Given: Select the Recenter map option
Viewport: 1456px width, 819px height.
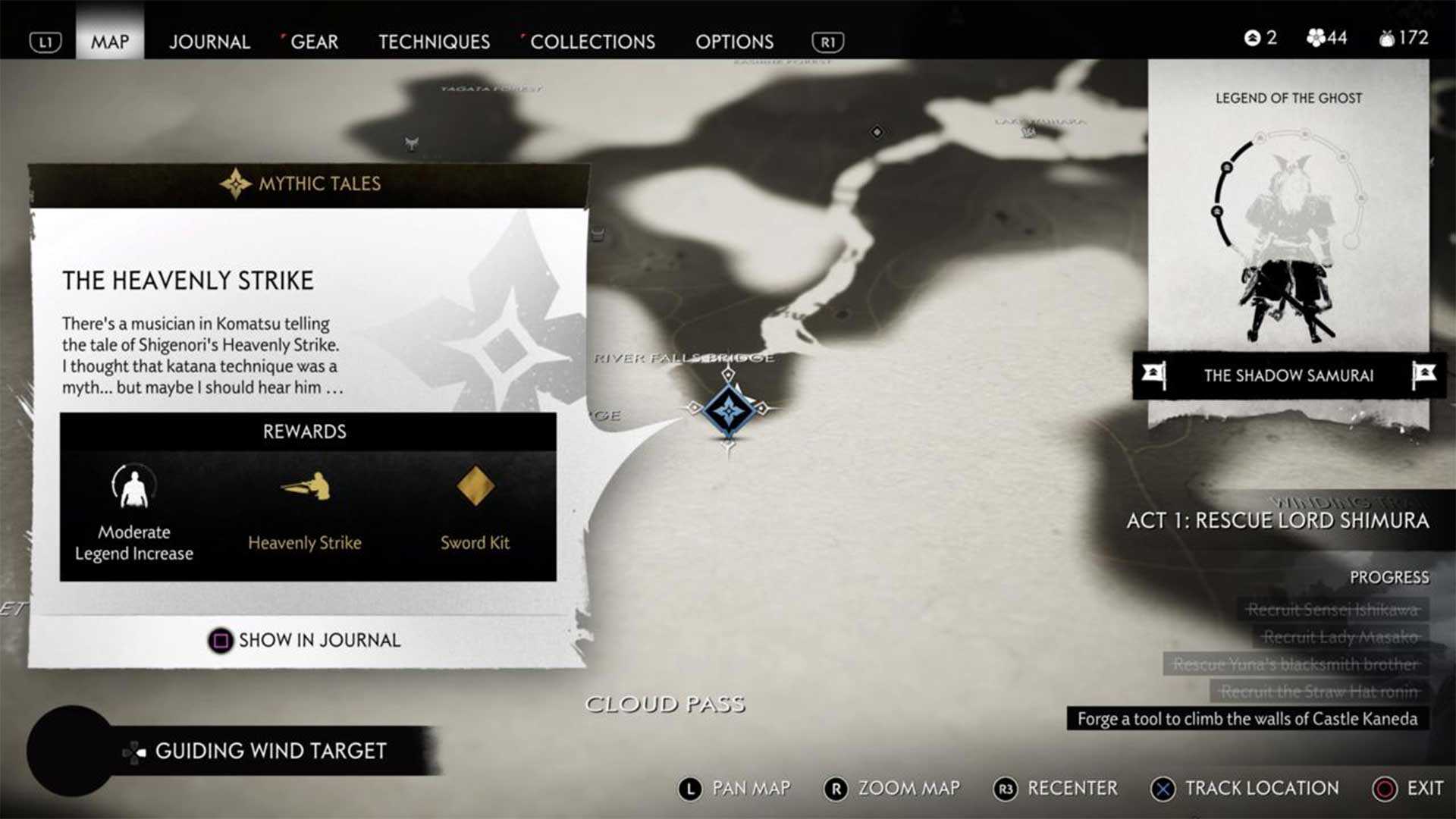Looking at the screenshot, I should [x=1056, y=789].
